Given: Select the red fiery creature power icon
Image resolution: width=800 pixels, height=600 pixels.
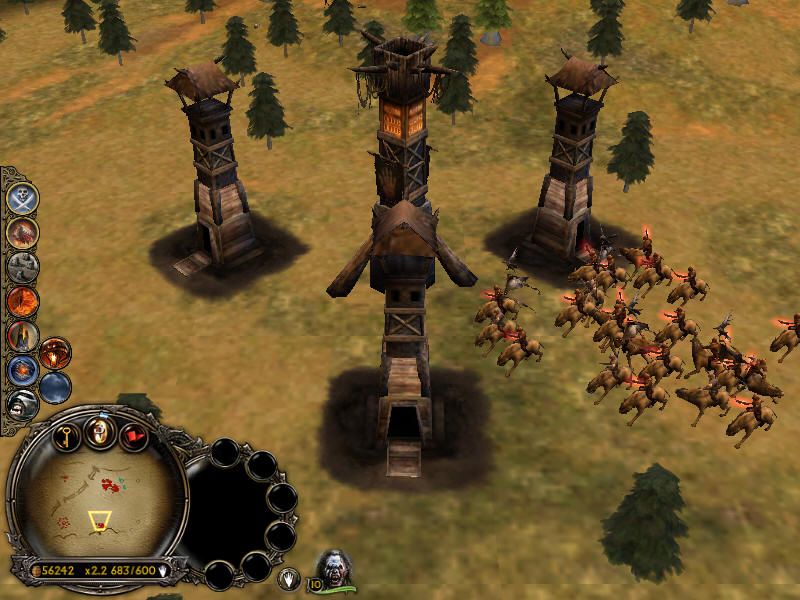Looking at the screenshot, I should point(22,233).
